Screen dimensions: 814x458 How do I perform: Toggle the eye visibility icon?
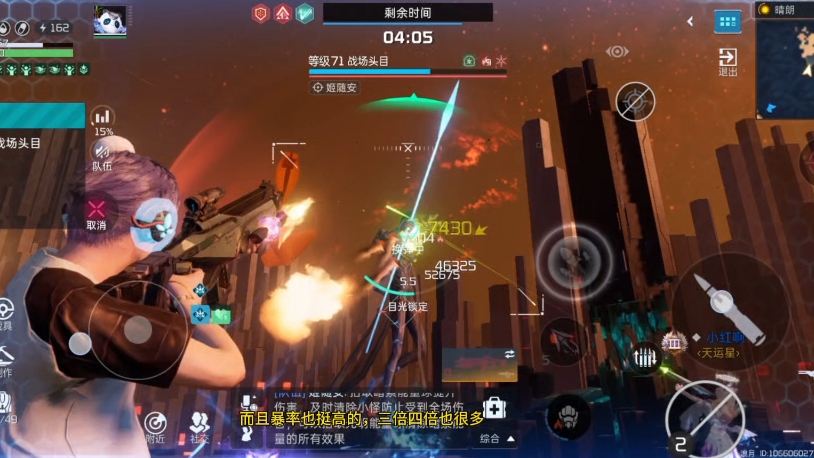[617, 51]
